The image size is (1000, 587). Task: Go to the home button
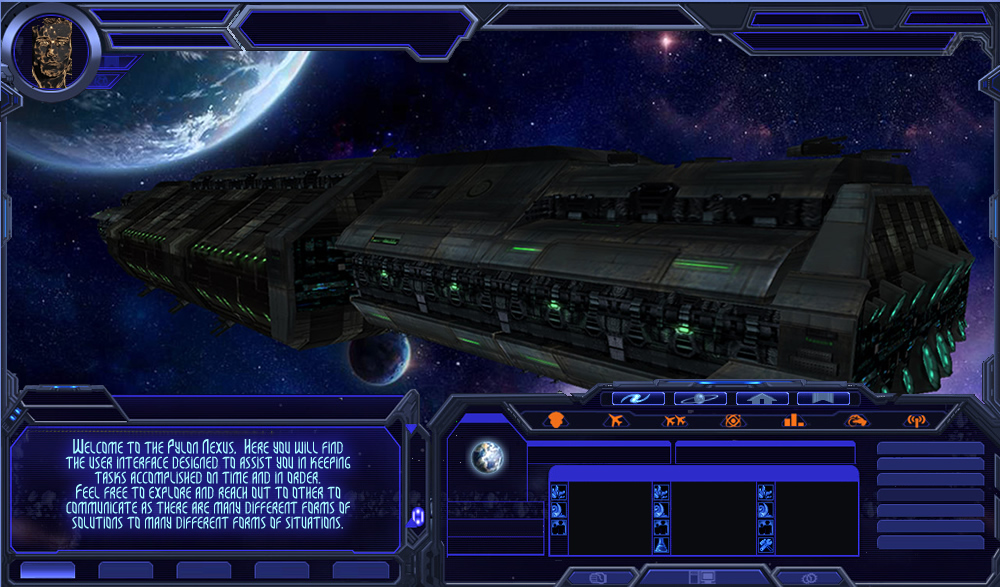pyautogui.click(x=762, y=398)
